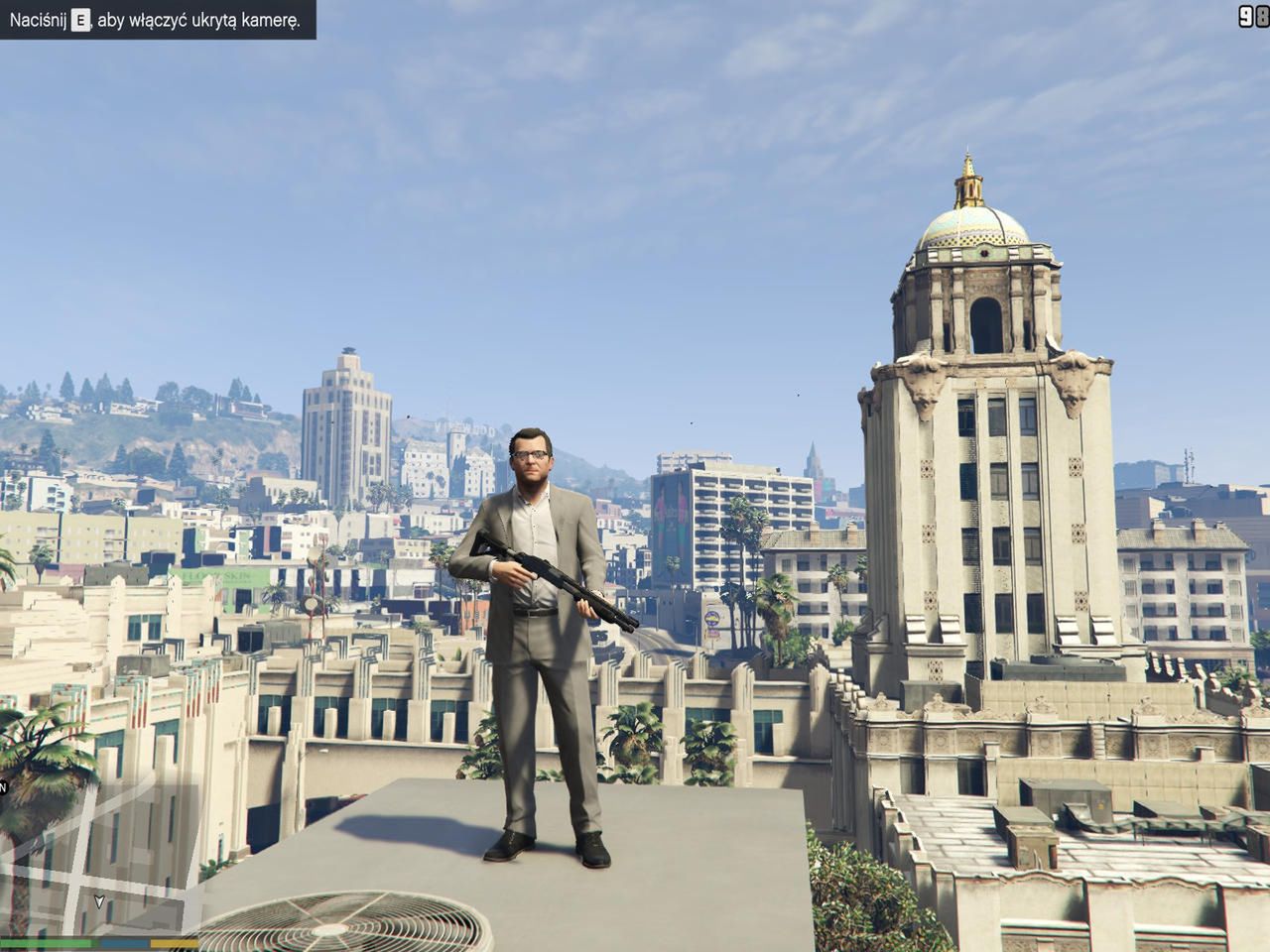Click the white ammo counter digit 9
The height and width of the screenshot is (952, 1270).
click(x=1245, y=18)
